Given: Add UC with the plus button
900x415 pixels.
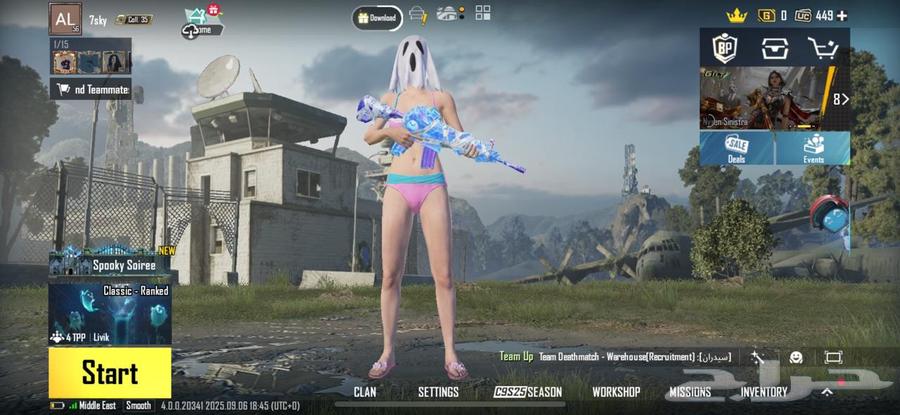Looking at the screenshot, I should [x=842, y=15].
